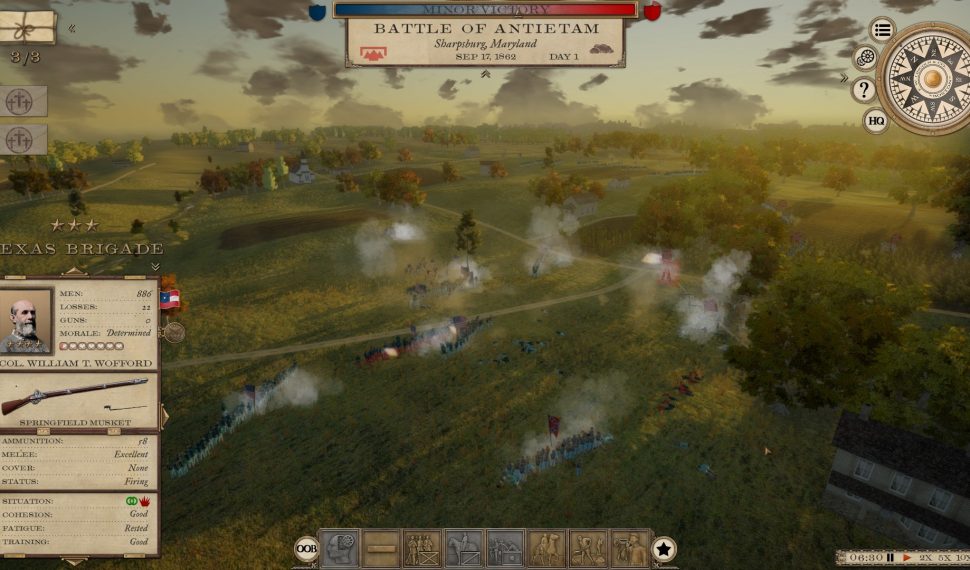Collapse the top-right buttons with double arrow
Screen dimensions: 970x570
pyautogui.click(x=845, y=78)
